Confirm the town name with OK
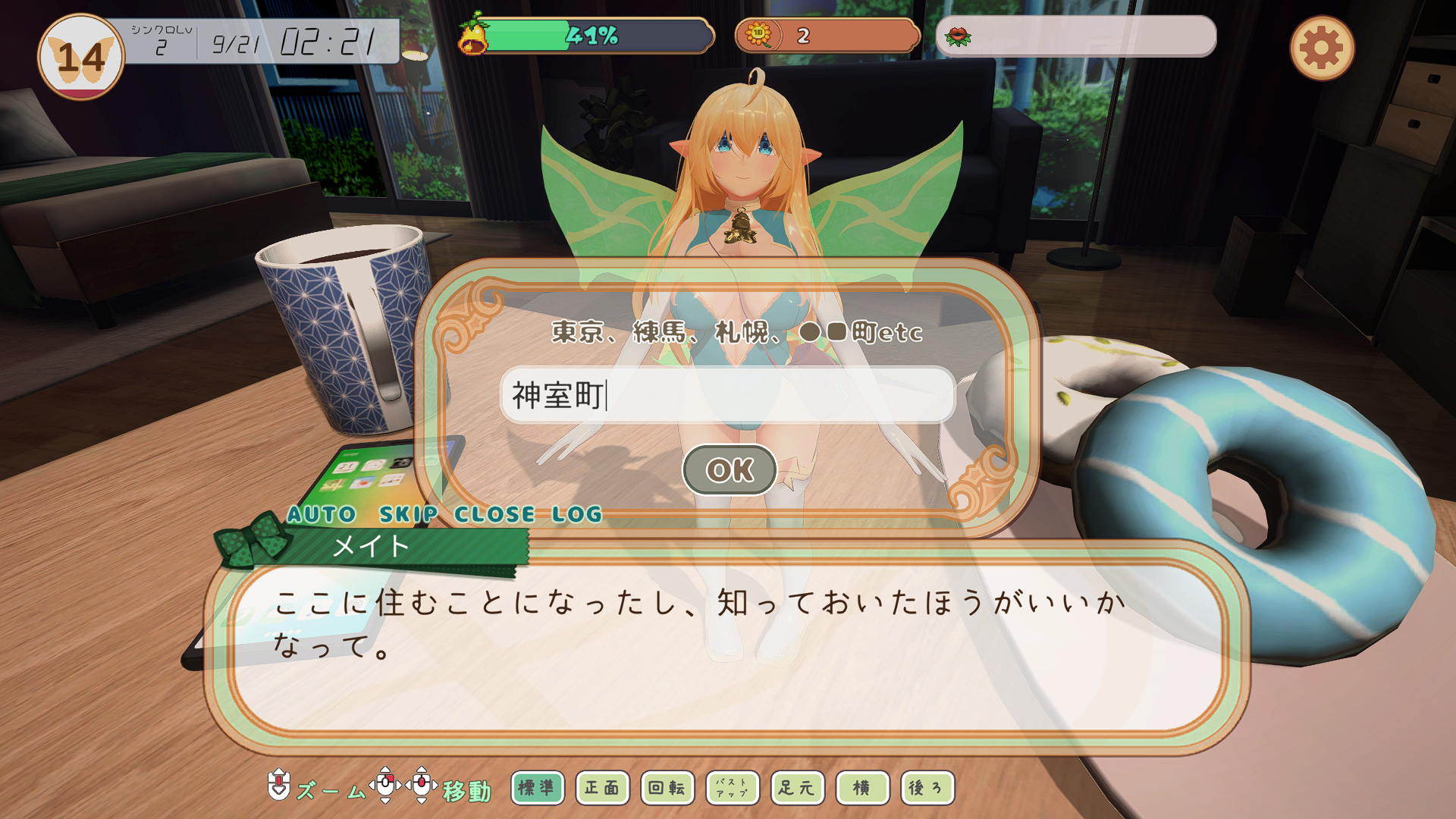This screenshot has width=1456, height=819. coord(730,470)
